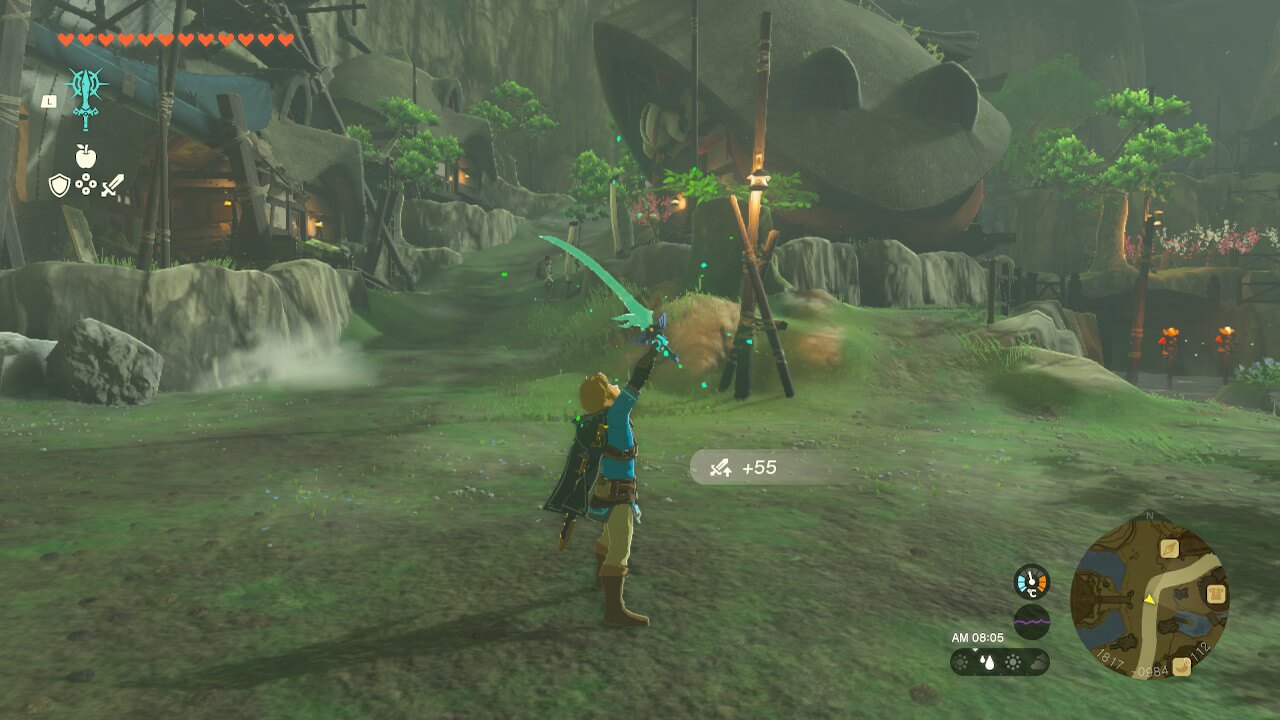This screenshot has width=1280, height=720.
Task: Select the teal sword ability icon
Action: pyautogui.click(x=87, y=97)
